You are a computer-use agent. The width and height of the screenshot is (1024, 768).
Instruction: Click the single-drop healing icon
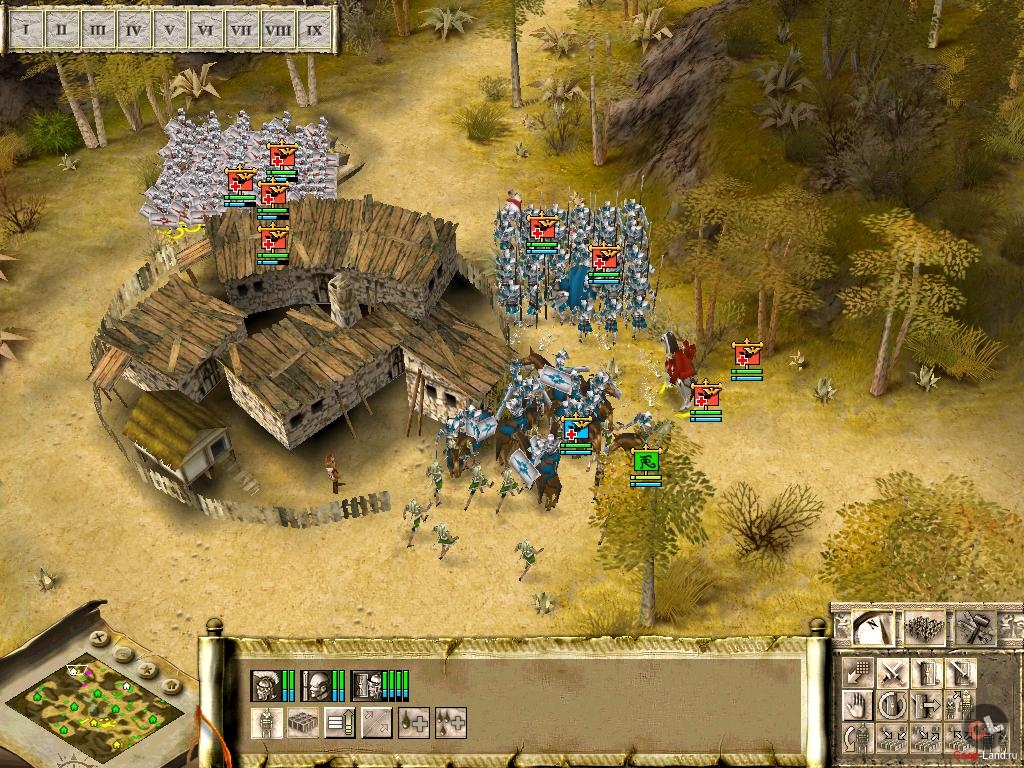(414, 722)
